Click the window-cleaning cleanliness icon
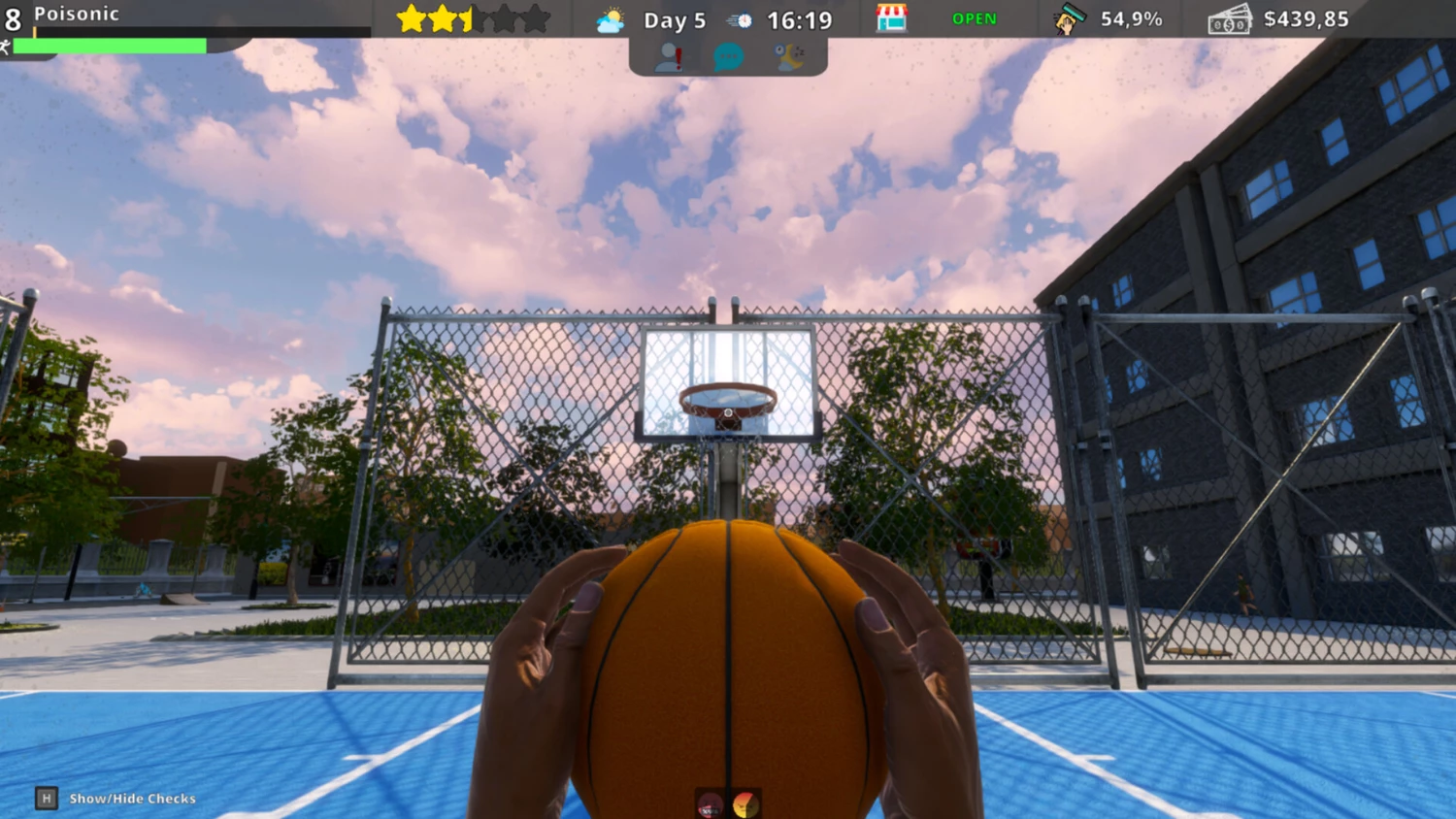This screenshot has height=819, width=1456. (x=1069, y=19)
